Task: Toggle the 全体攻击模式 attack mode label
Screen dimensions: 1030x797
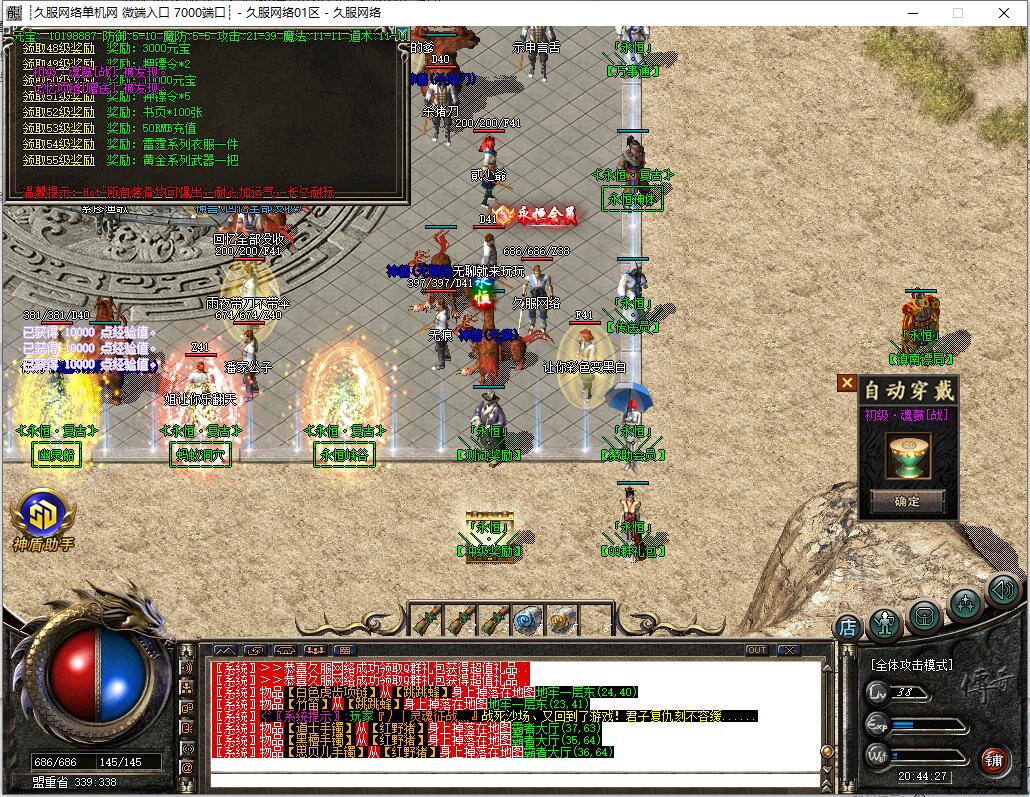Action: (911, 665)
